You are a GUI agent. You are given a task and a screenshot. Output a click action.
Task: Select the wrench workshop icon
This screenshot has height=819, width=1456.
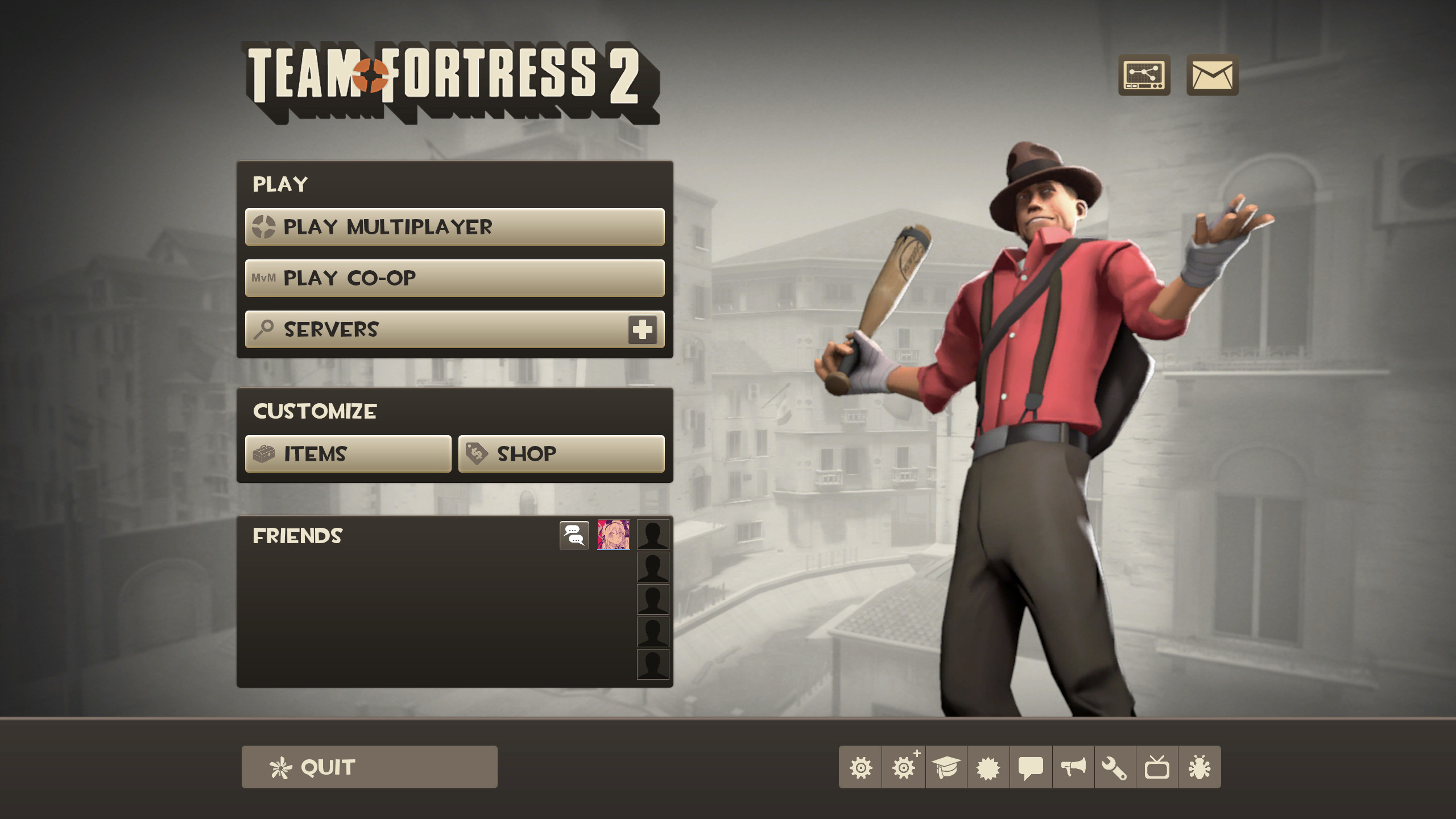(x=1116, y=766)
